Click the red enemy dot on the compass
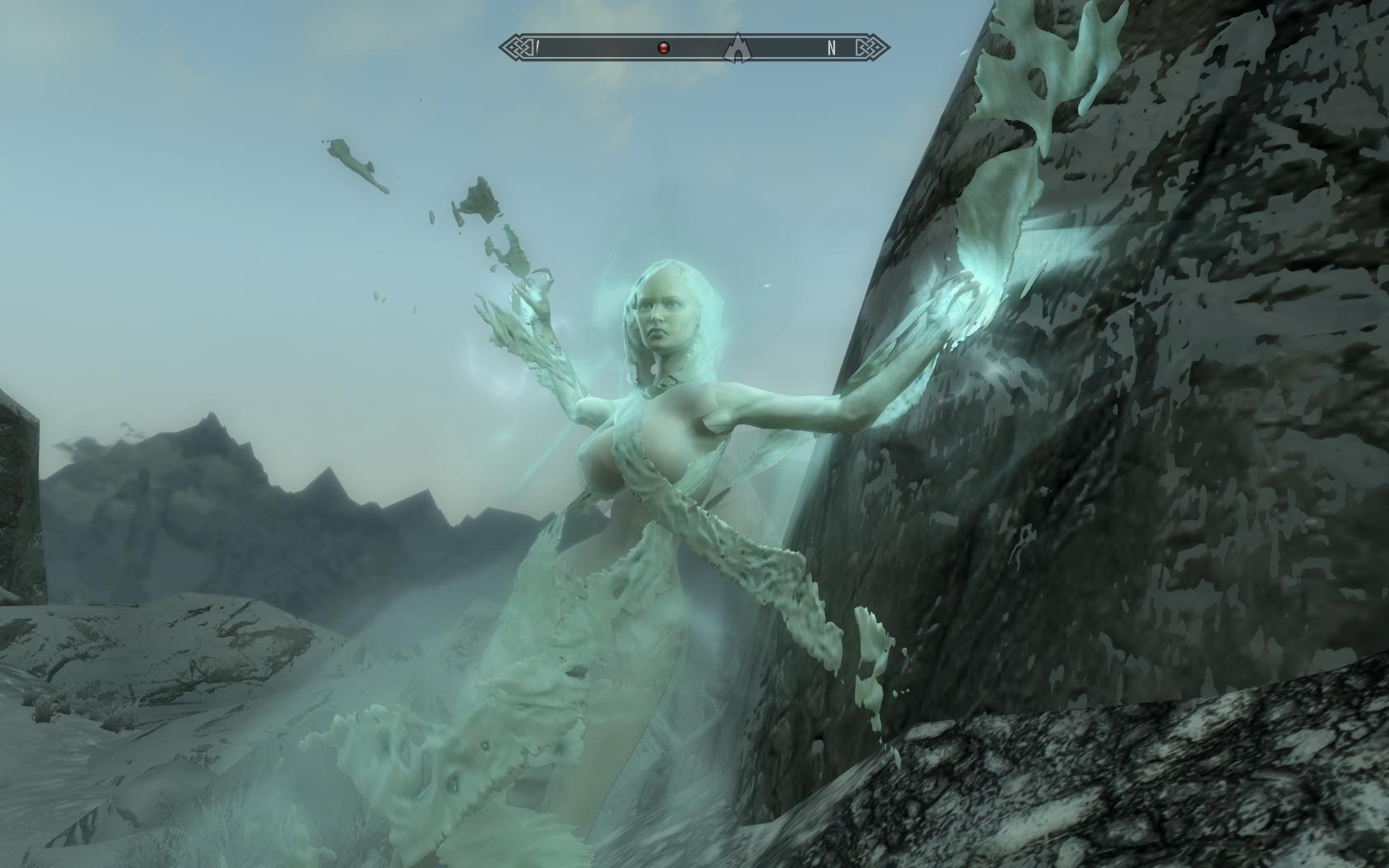The width and height of the screenshot is (1389, 868). point(663,48)
